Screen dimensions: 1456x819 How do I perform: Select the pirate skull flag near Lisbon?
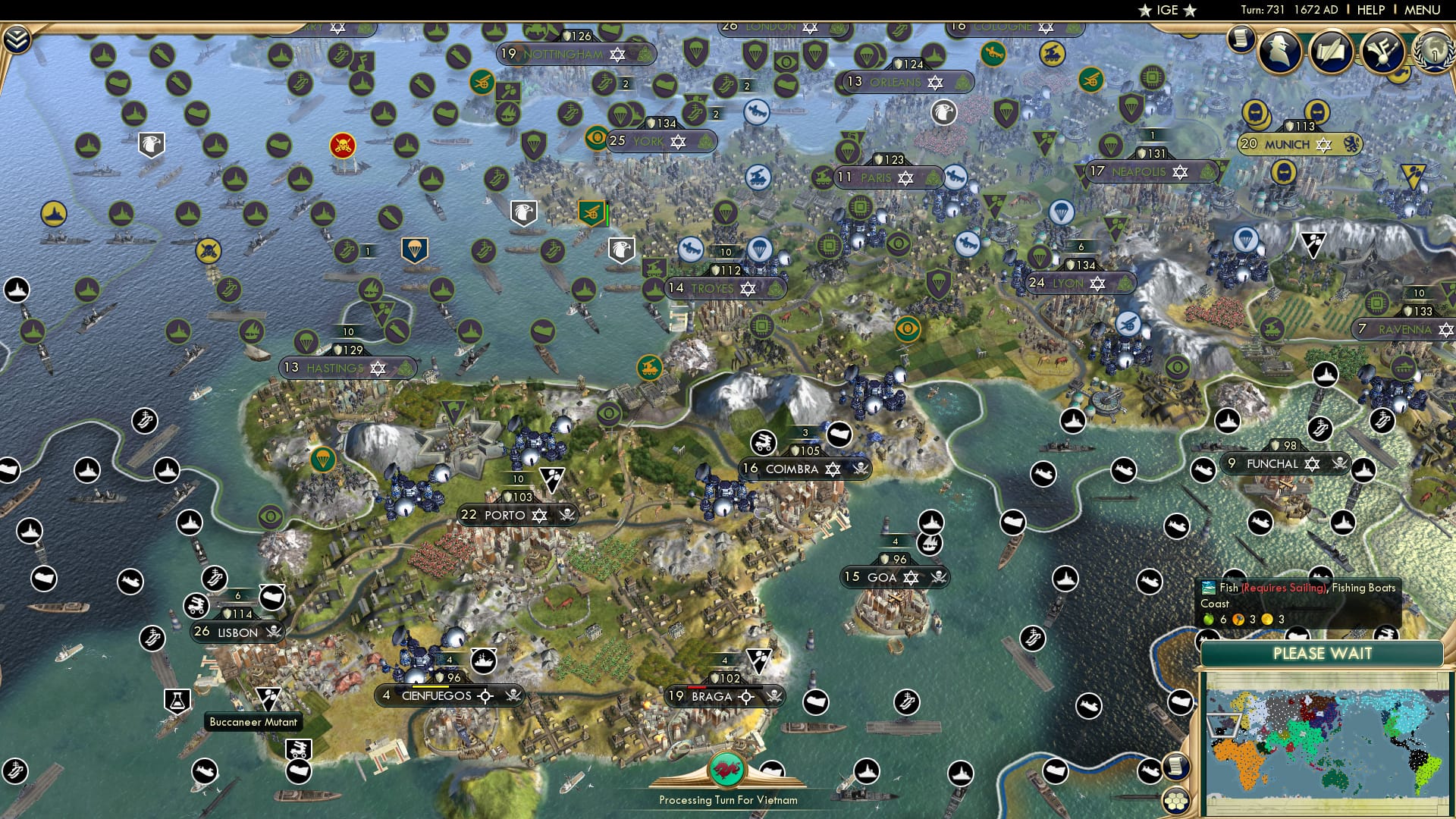click(x=276, y=632)
